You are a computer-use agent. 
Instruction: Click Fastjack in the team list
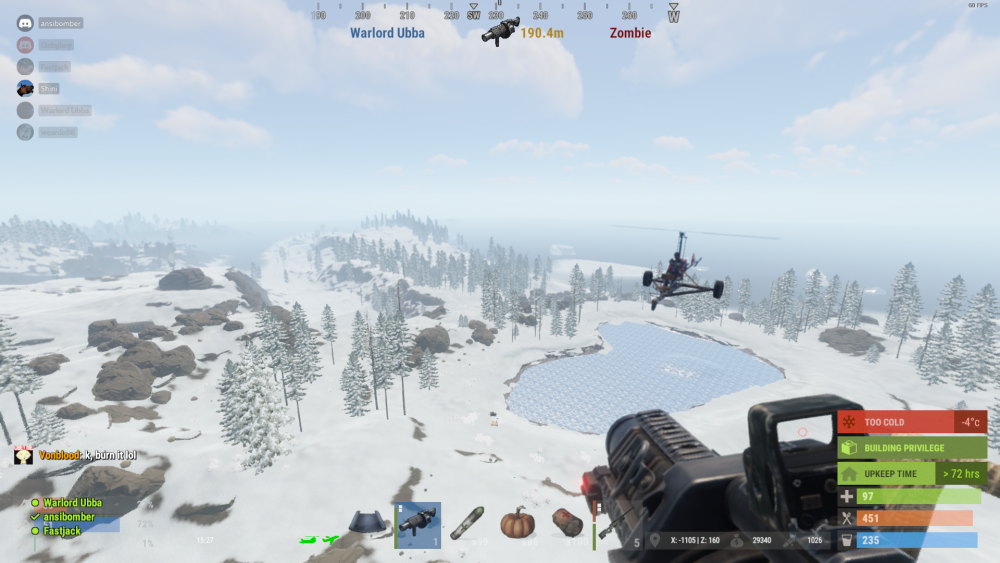pos(61,531)
